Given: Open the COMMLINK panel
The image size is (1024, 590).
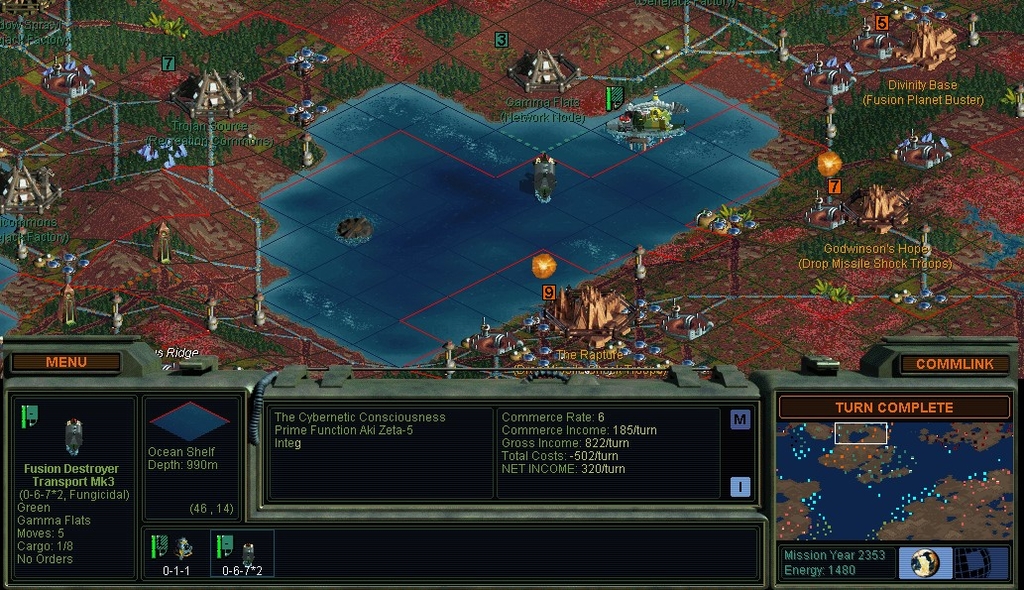Looking at the screenshot, I should coord(954,364).
